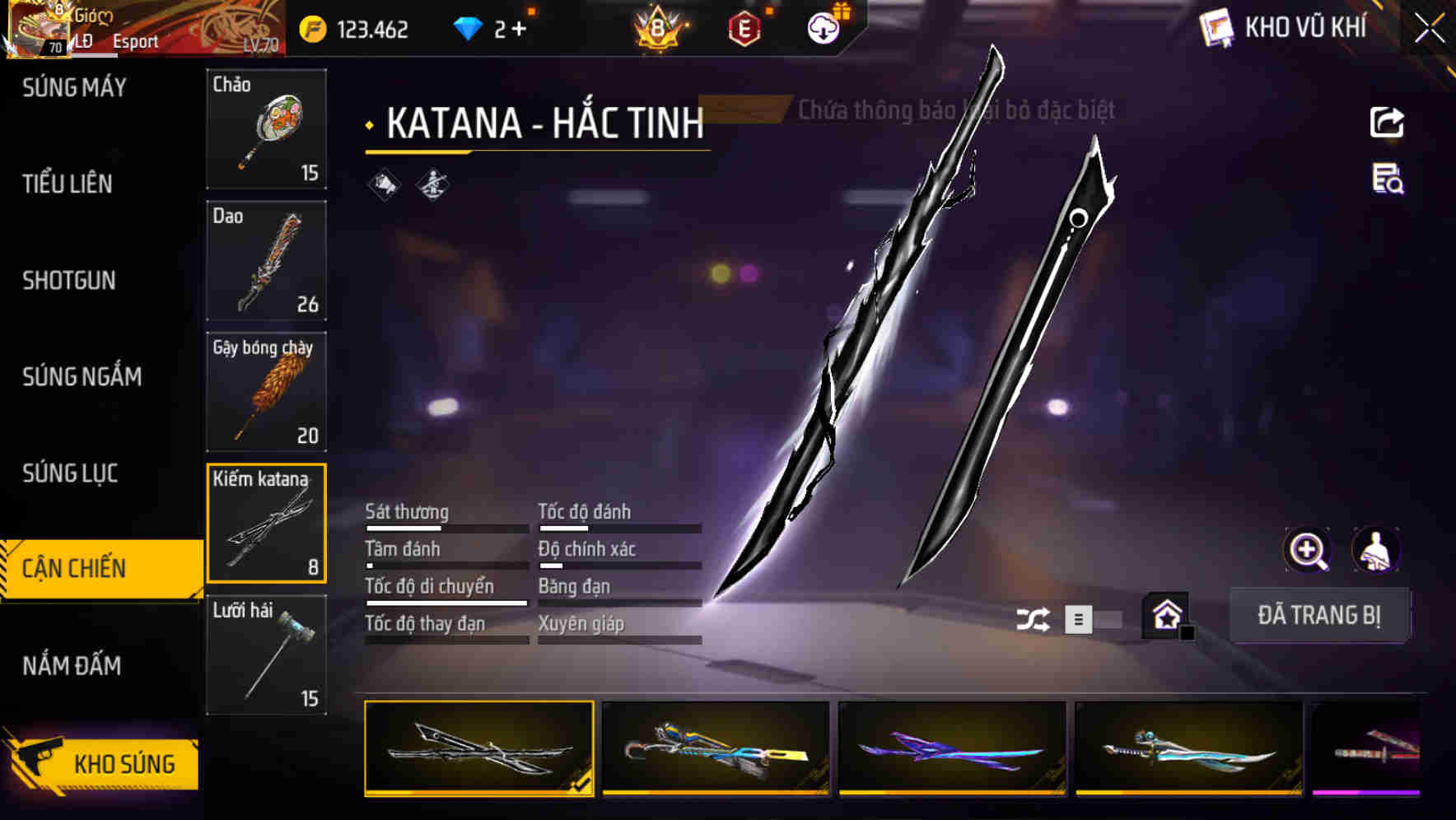Click the magnifier zoom preview icon
This screenshot has height=820, width=1456.
[x=1308, y=550]
